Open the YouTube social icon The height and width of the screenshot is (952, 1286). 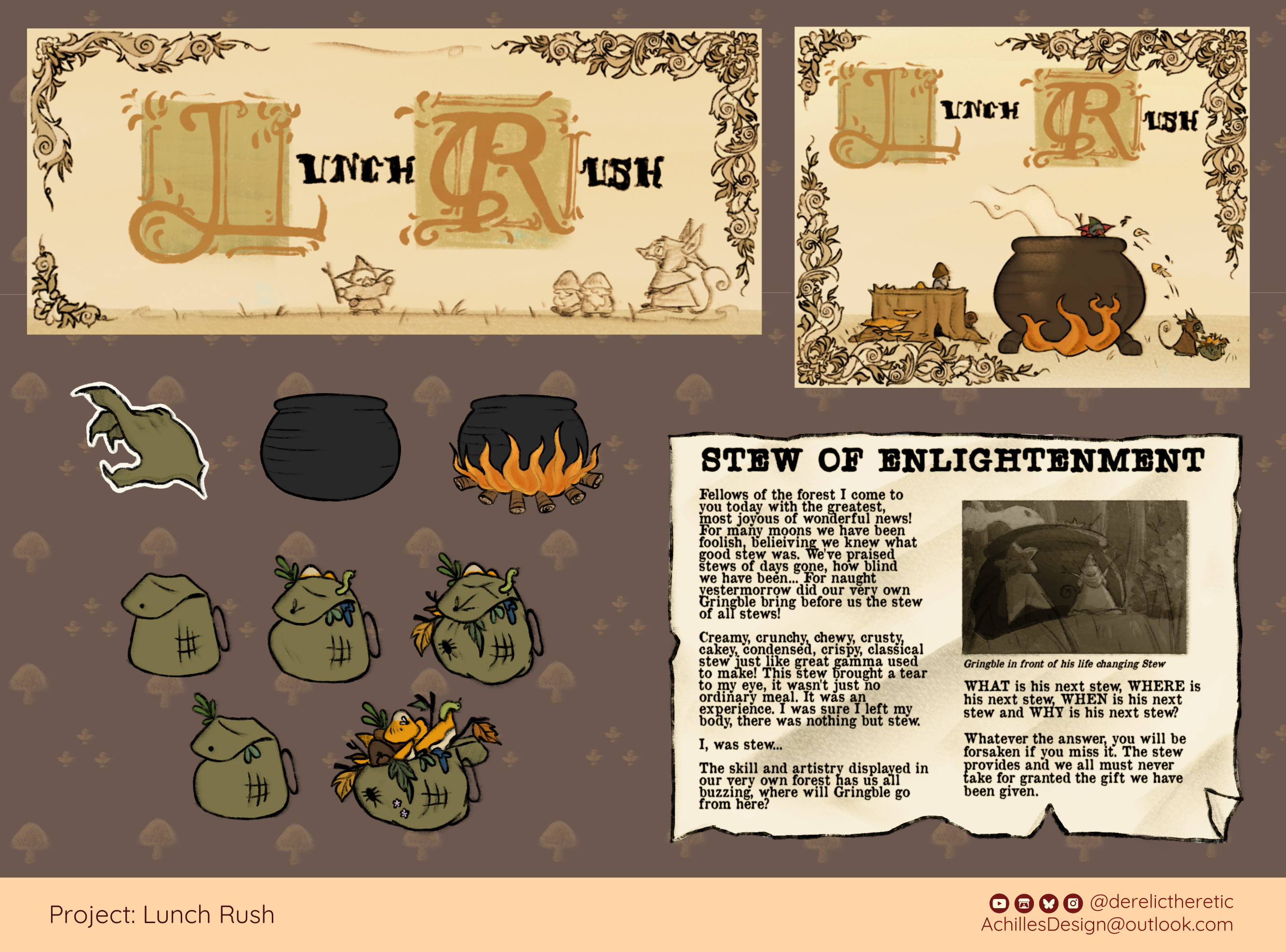[999, 902]
